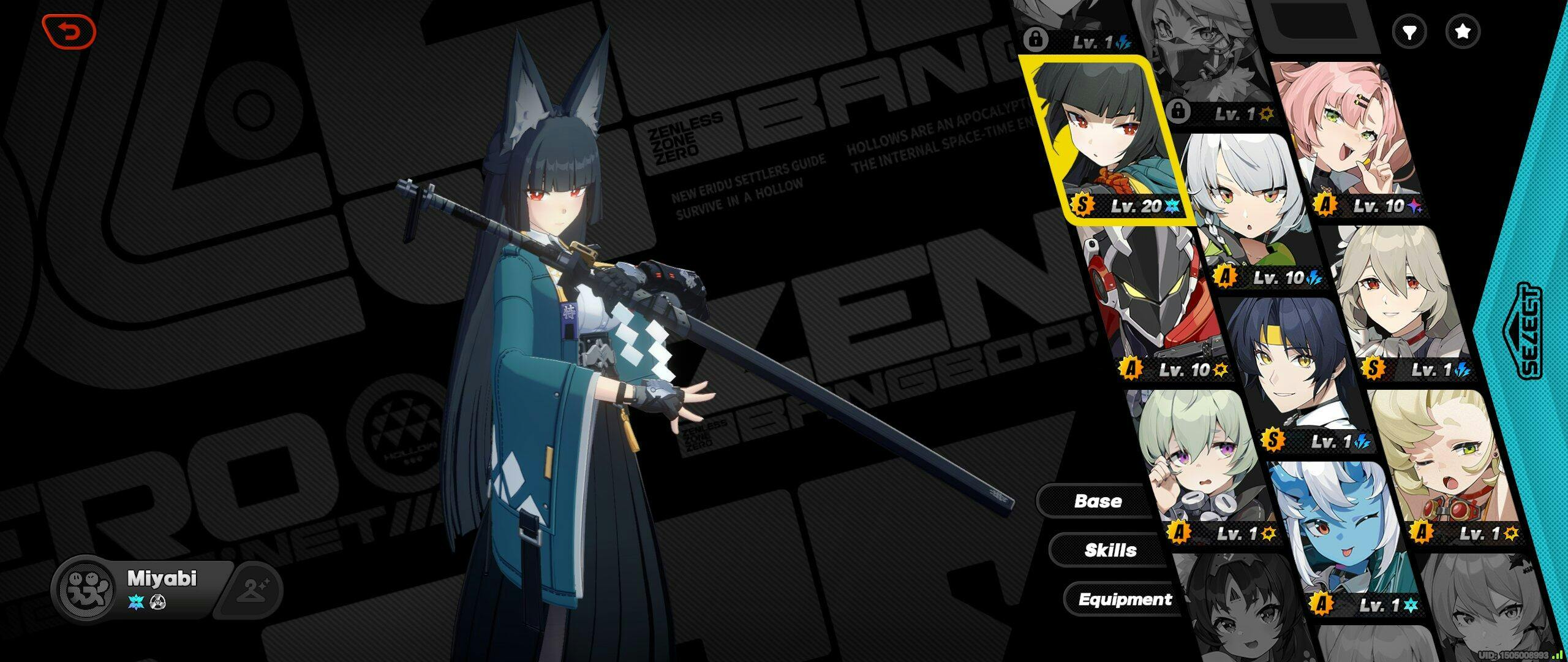Open the Equipment tab
1568x662 pixels.
pos(1125,599)
